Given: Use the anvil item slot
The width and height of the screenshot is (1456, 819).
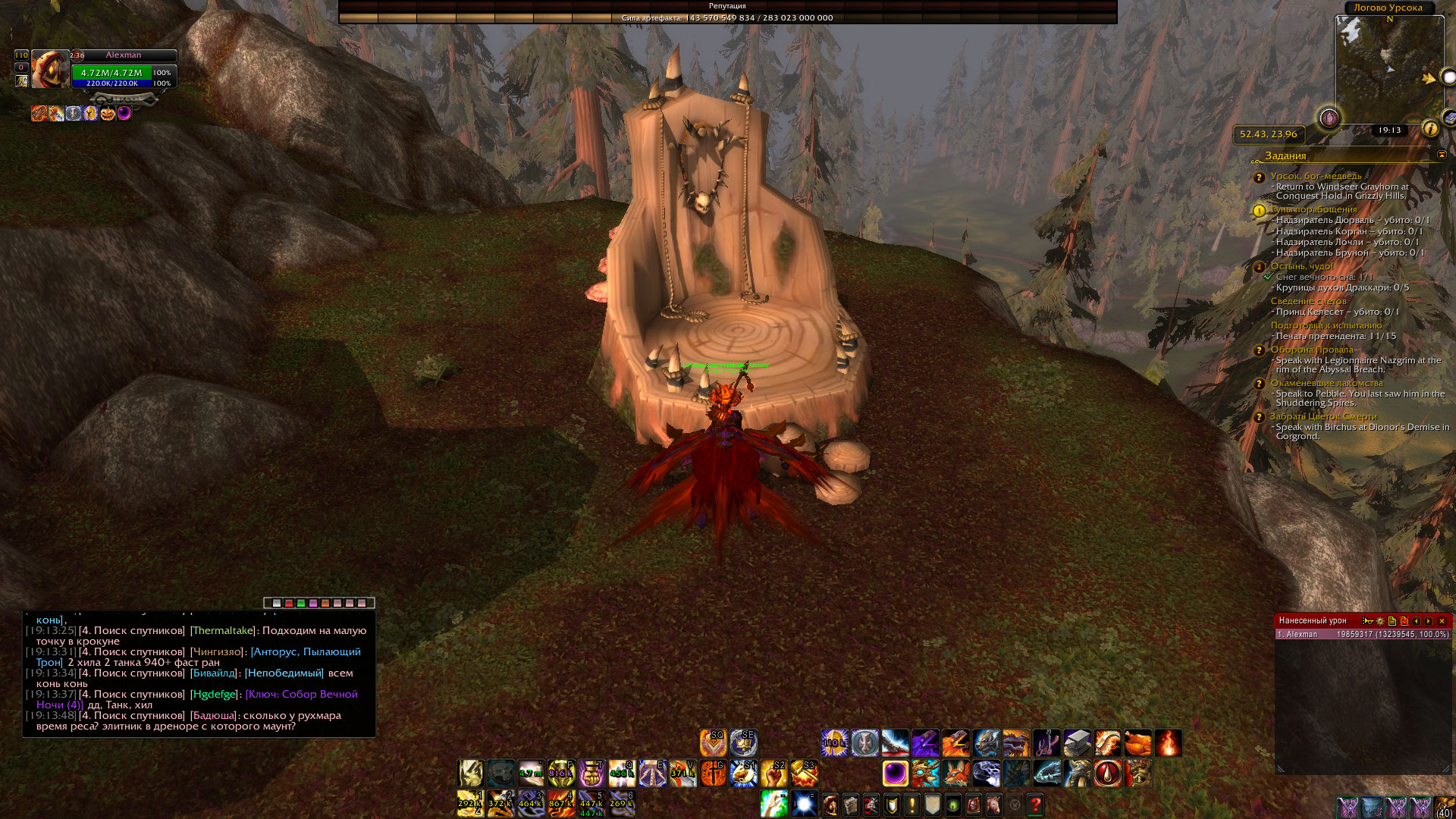Looking at the screenshot, I should [x=1077, y=743].
